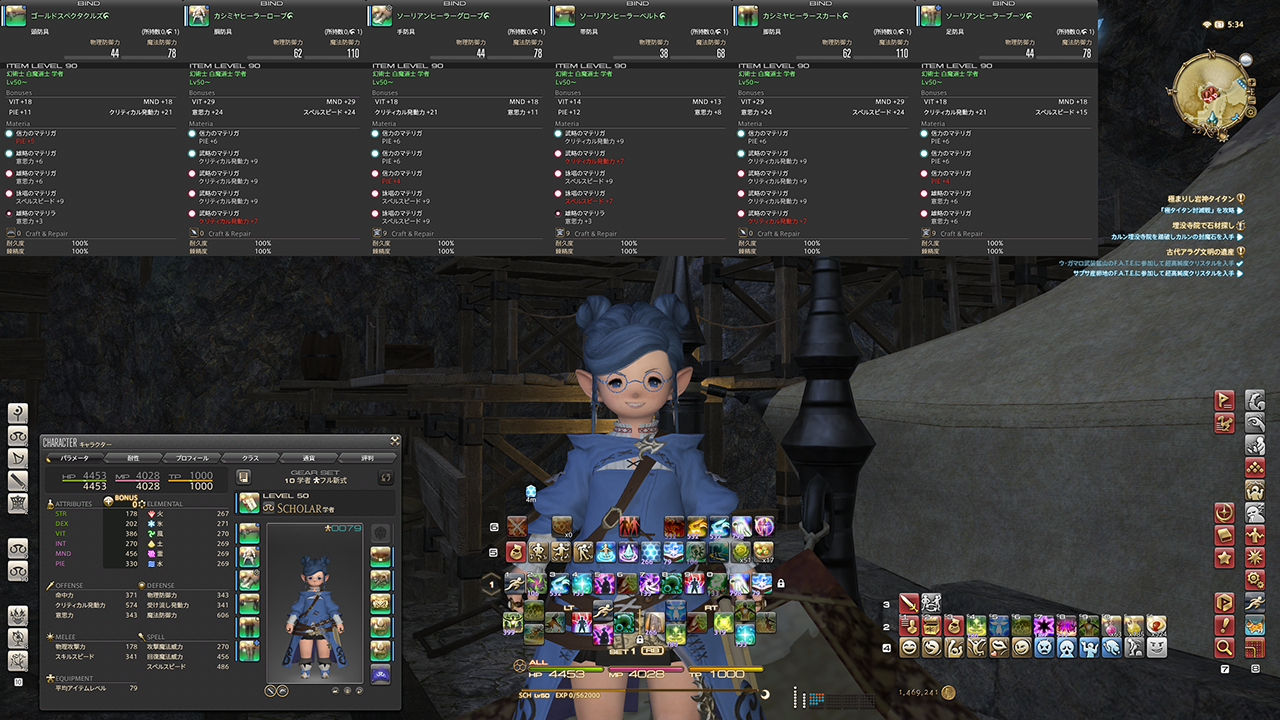1280x720 pixels.
Task: Show the 通貨 currency tab
Action: click(308, 458)
